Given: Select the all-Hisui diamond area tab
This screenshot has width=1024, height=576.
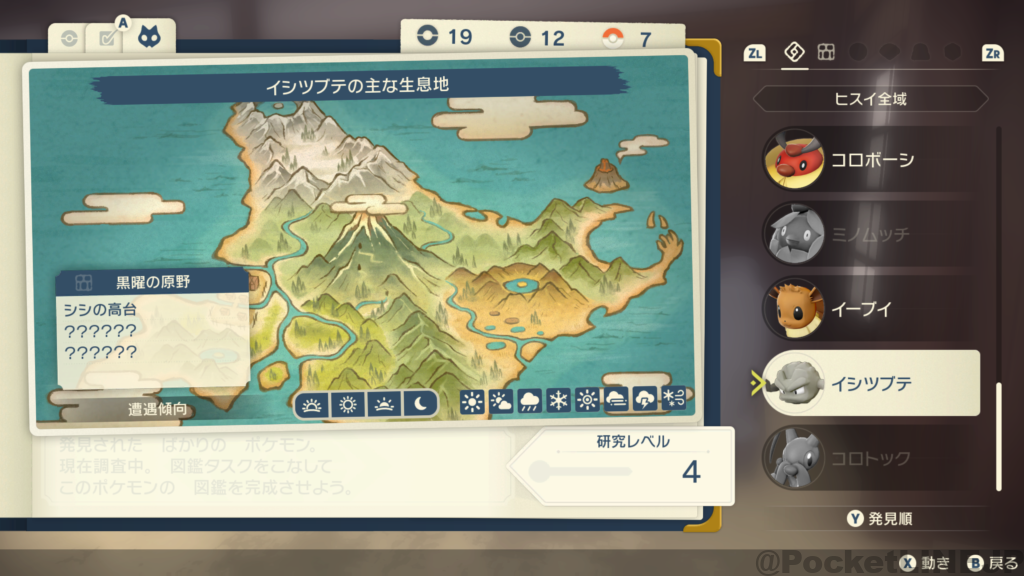Looking at the screenshot, I should pos(795,52).
